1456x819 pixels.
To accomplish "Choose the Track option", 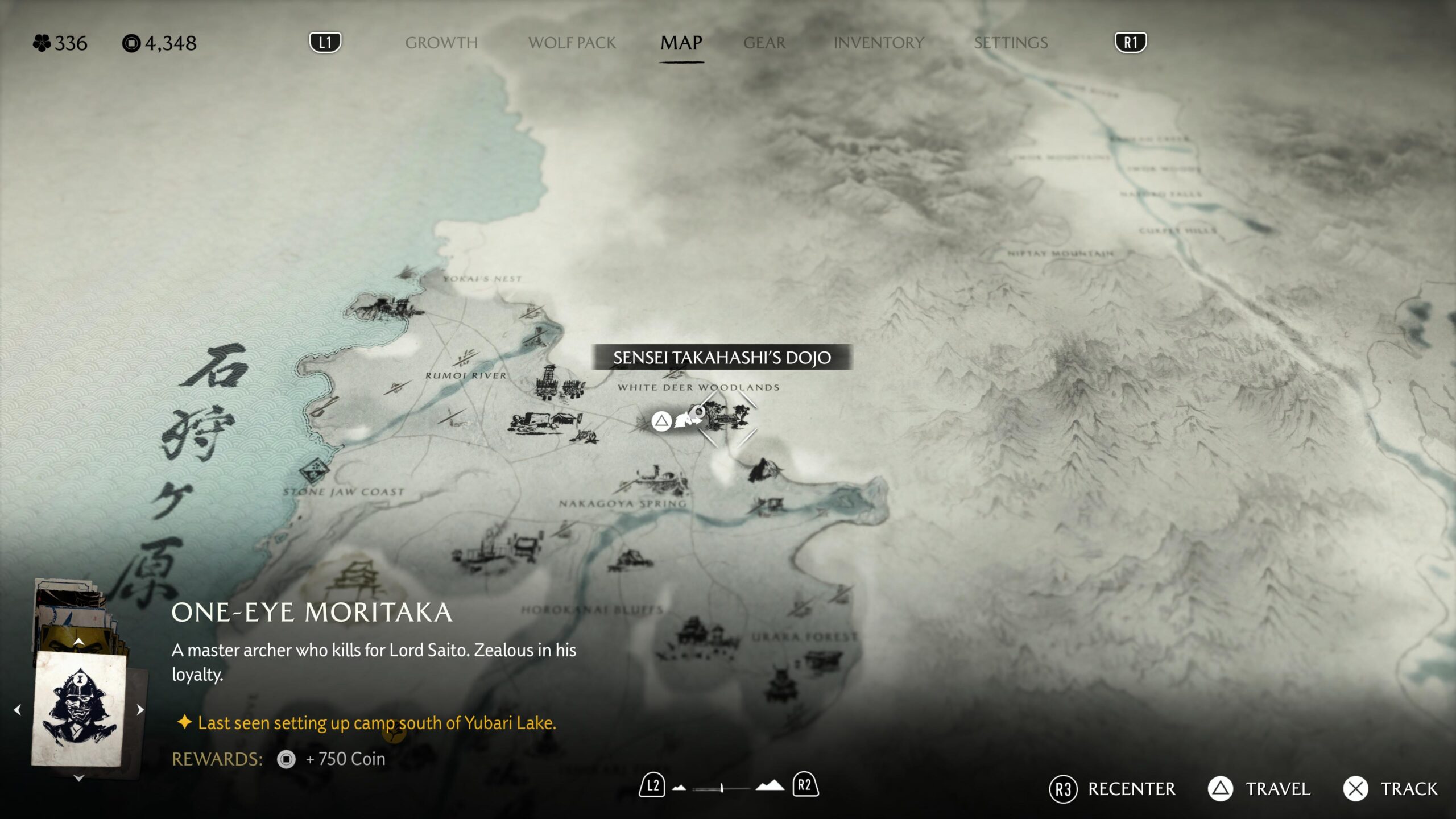I will click(1391, 789).
